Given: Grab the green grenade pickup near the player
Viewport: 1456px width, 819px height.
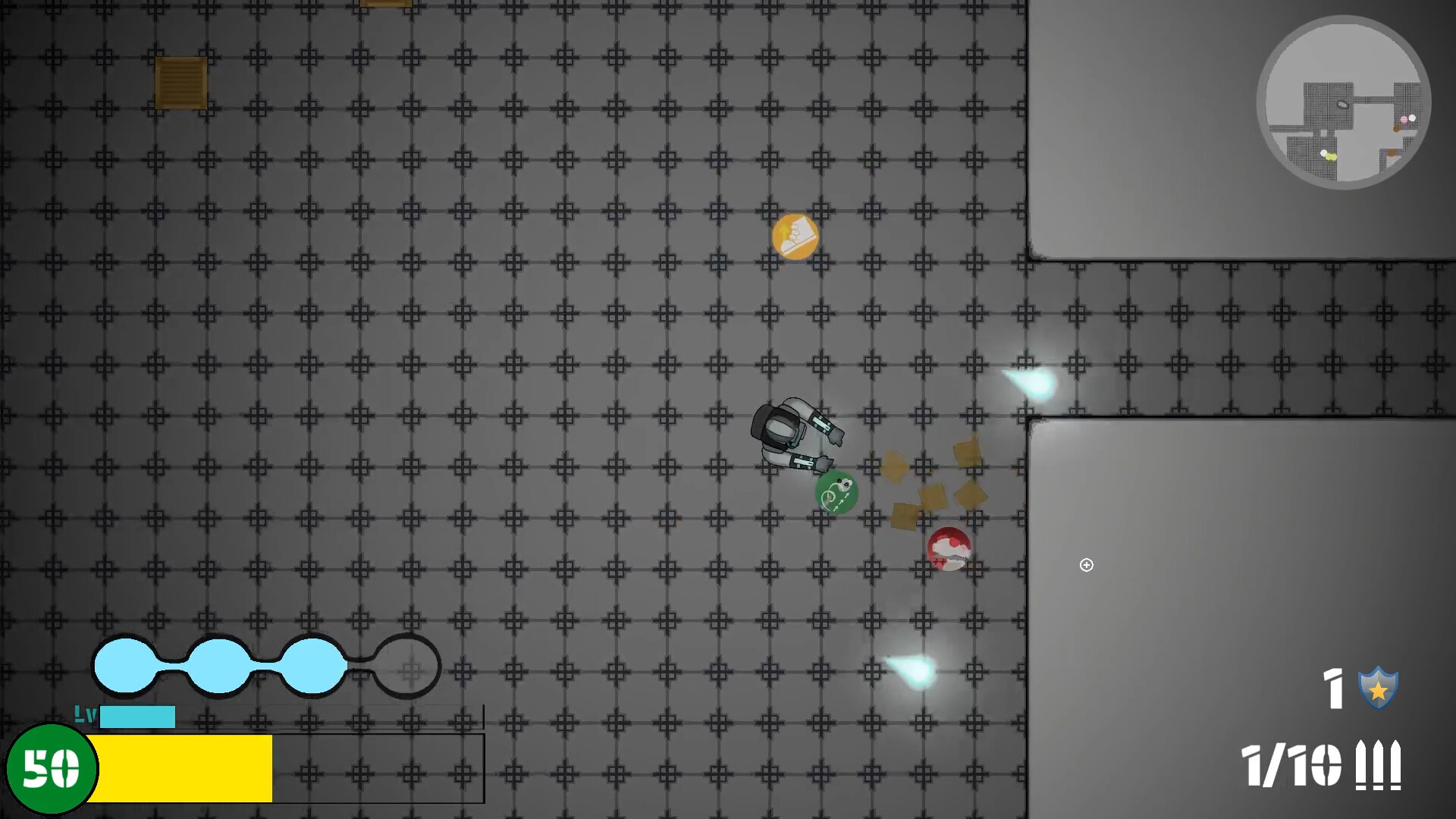Looking at the screenshot, I should [x=836, y=493].
